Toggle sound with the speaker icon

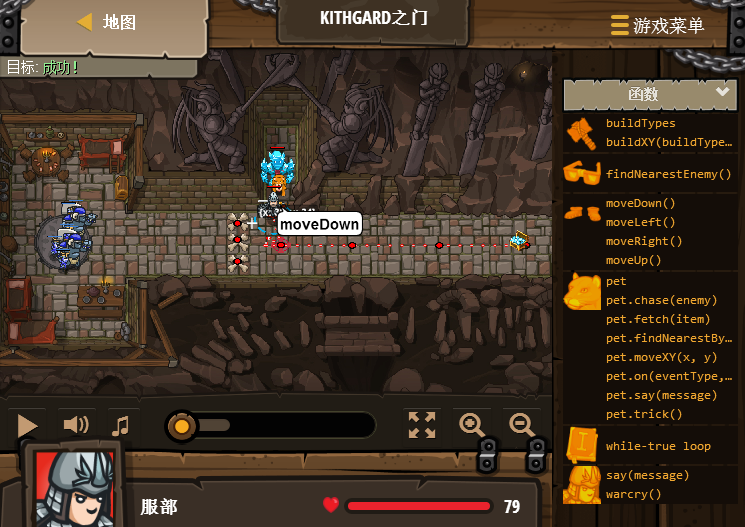[76, 425]
